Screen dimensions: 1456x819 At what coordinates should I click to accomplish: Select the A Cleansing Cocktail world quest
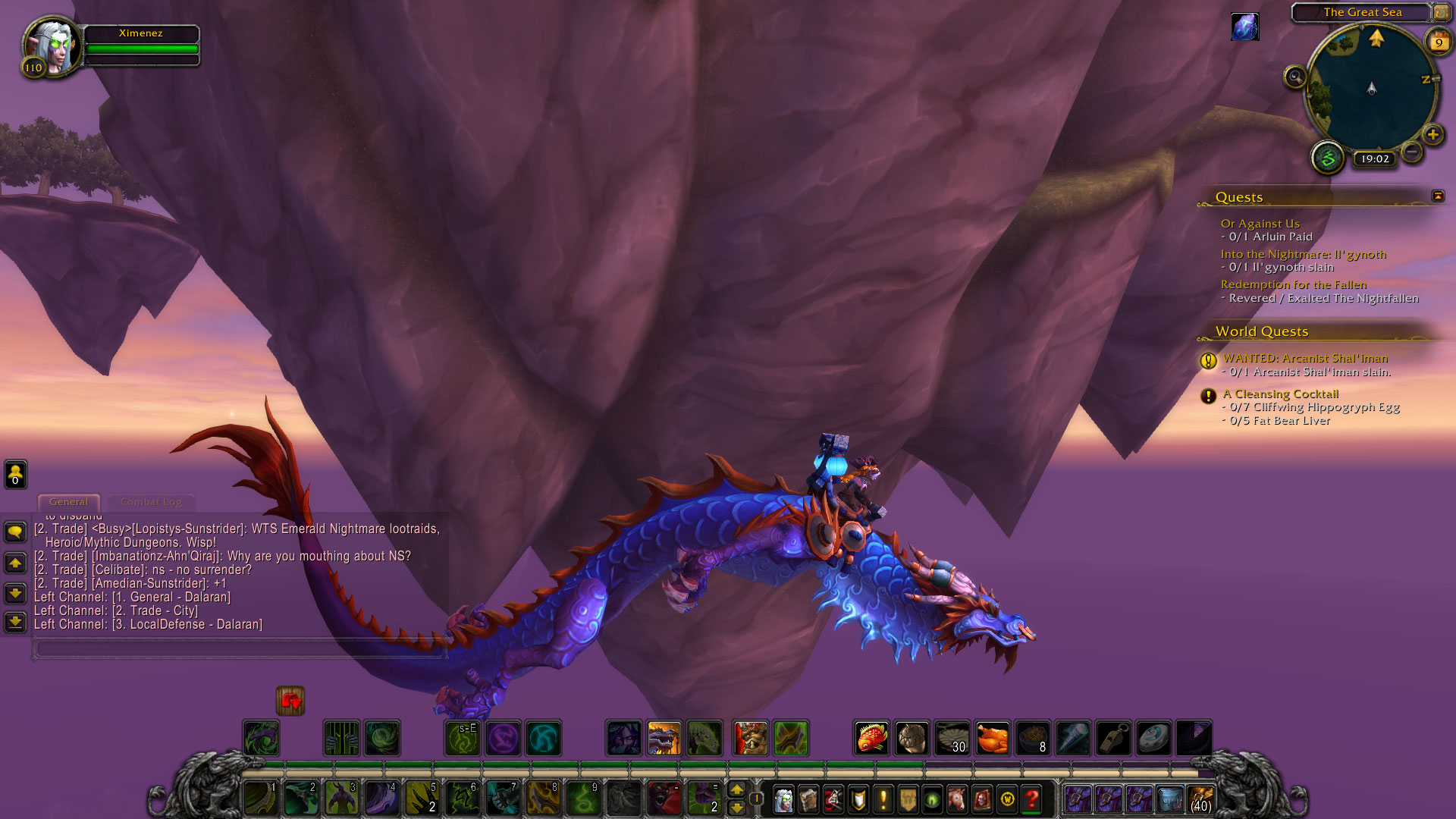pos(1280,394)
